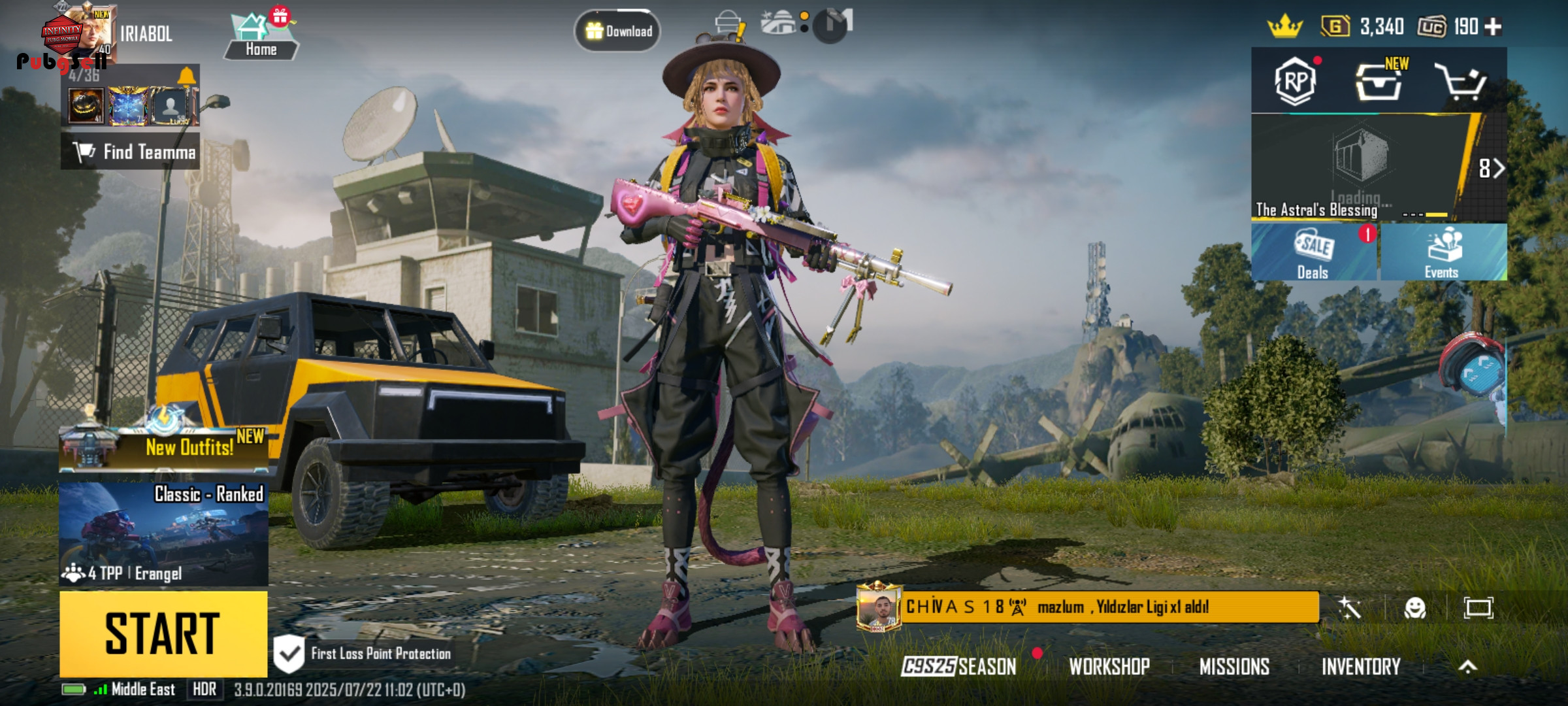1568x706 pixels.
Task: Open the shopping cart shop
Action: (1461, 82)
